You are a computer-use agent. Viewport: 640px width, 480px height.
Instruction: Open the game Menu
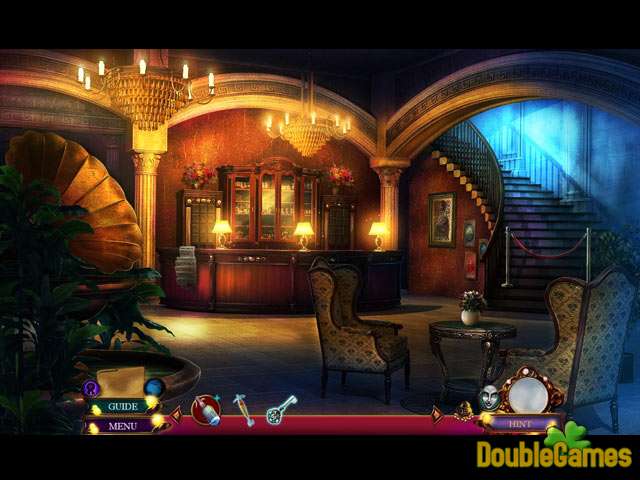click(123, 426)
